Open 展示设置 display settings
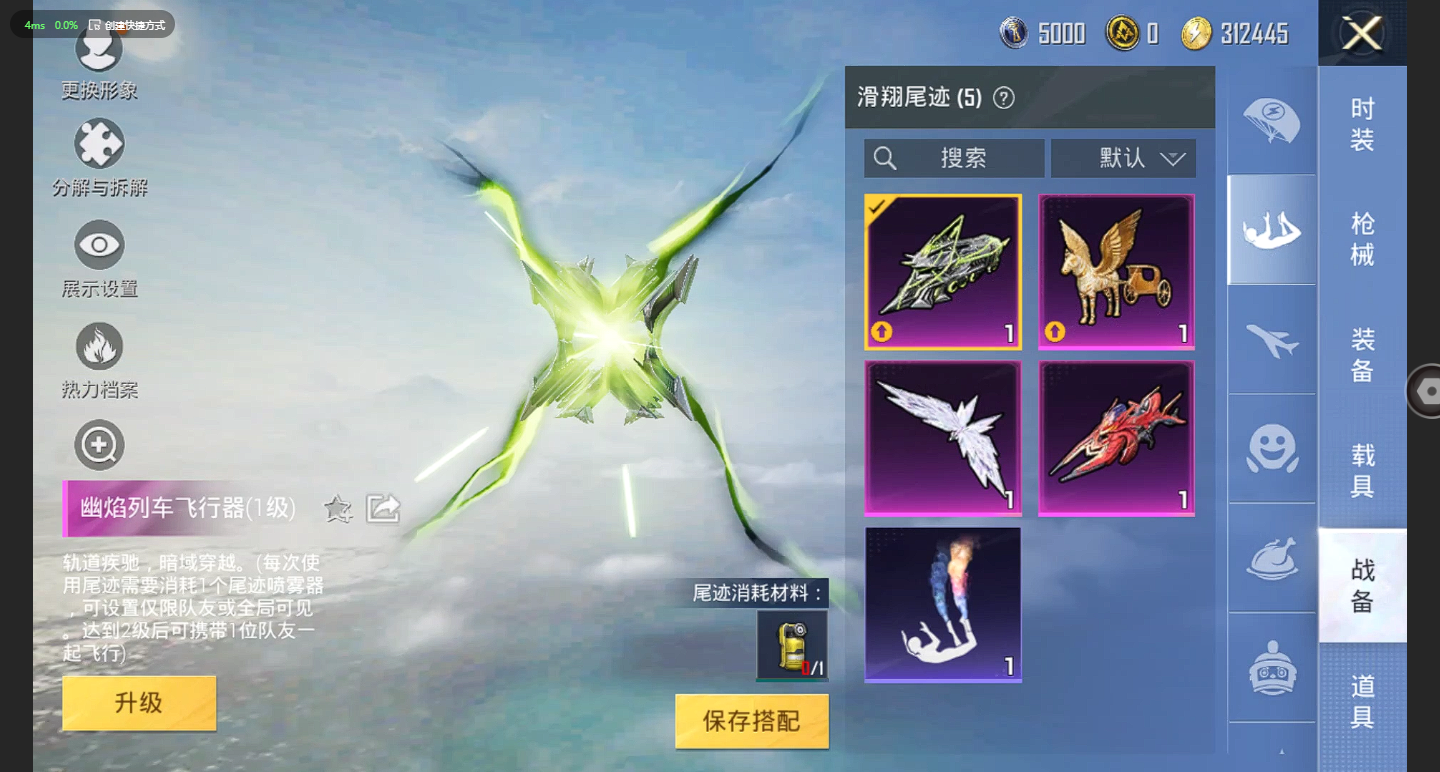The height and width of the screenshot is (772, 1440). point(99,259)
